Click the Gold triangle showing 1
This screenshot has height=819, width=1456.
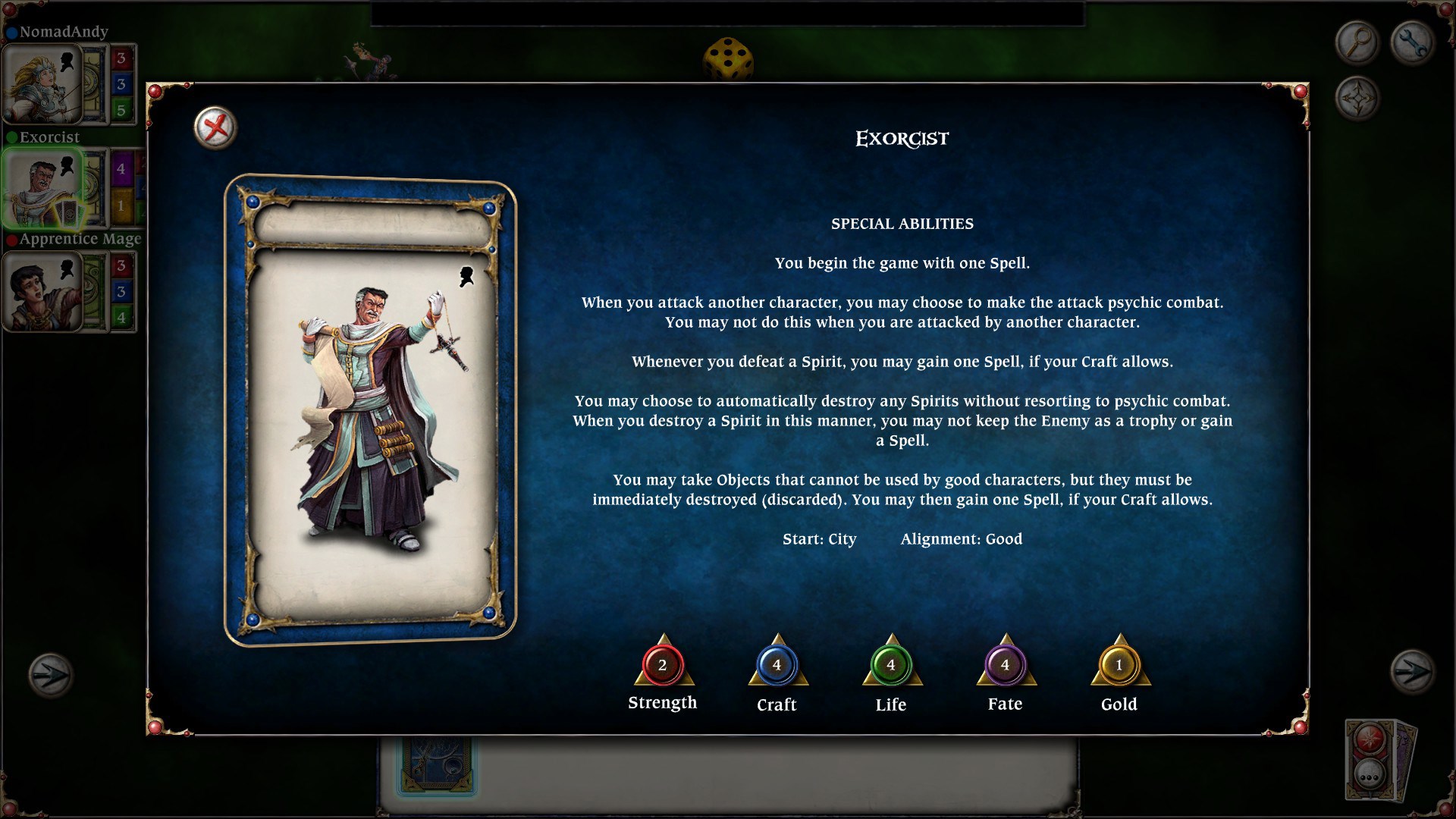point(1119,667)
